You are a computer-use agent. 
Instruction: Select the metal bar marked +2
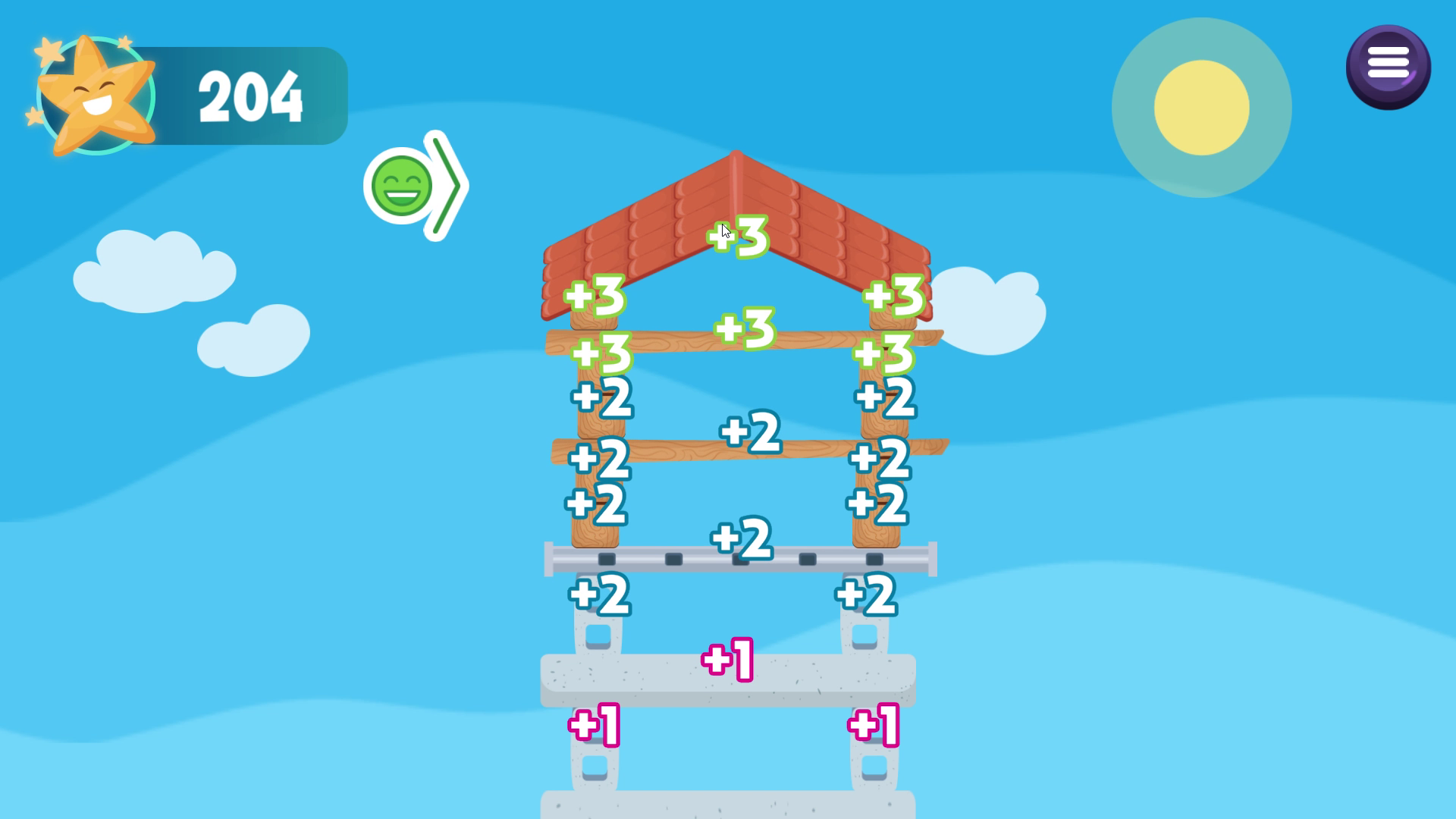coord(743,538)
